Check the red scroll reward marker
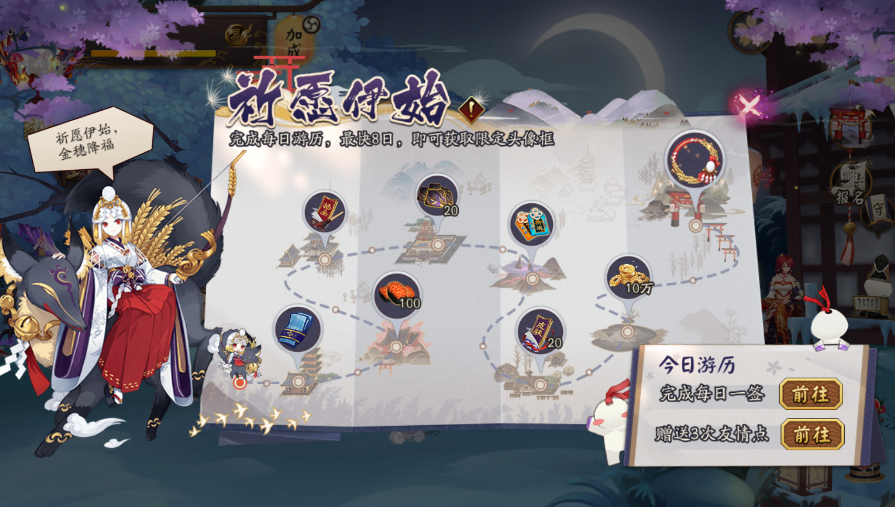The width and height of the screenshot is (895, 507). (x=325, y=213)
